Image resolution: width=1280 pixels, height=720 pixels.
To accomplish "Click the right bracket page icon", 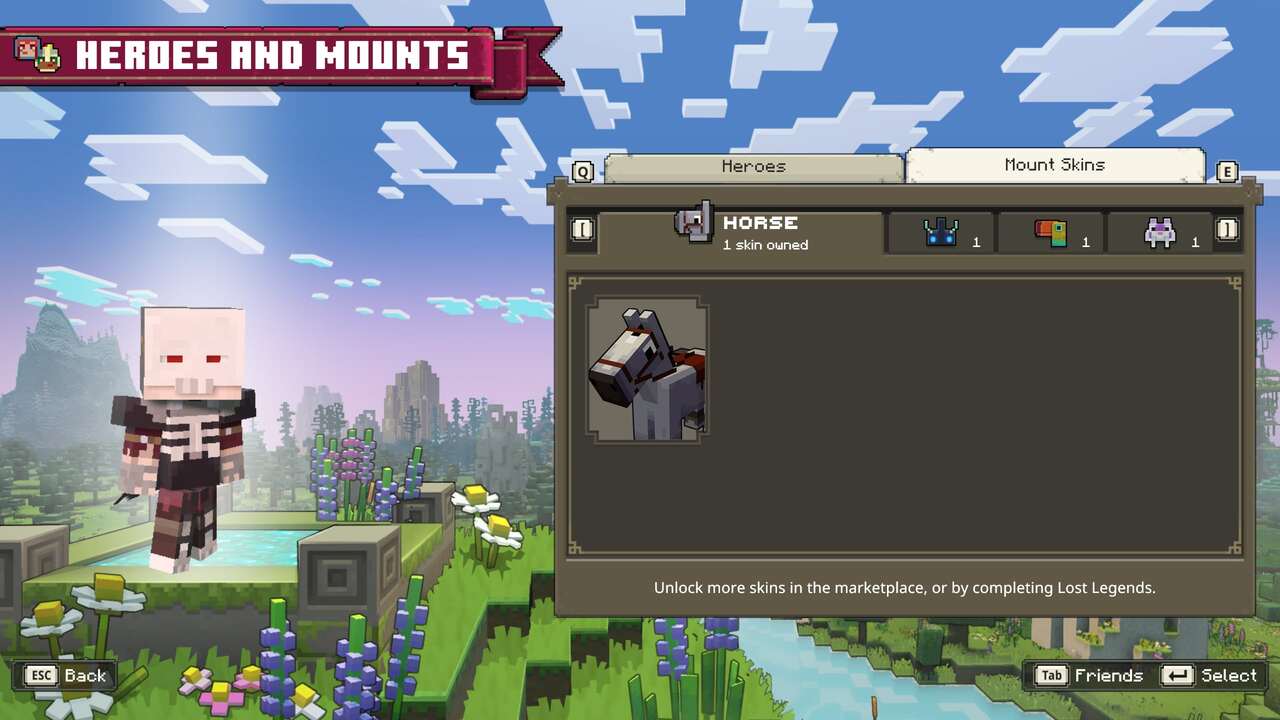I will coord(1227,230).
